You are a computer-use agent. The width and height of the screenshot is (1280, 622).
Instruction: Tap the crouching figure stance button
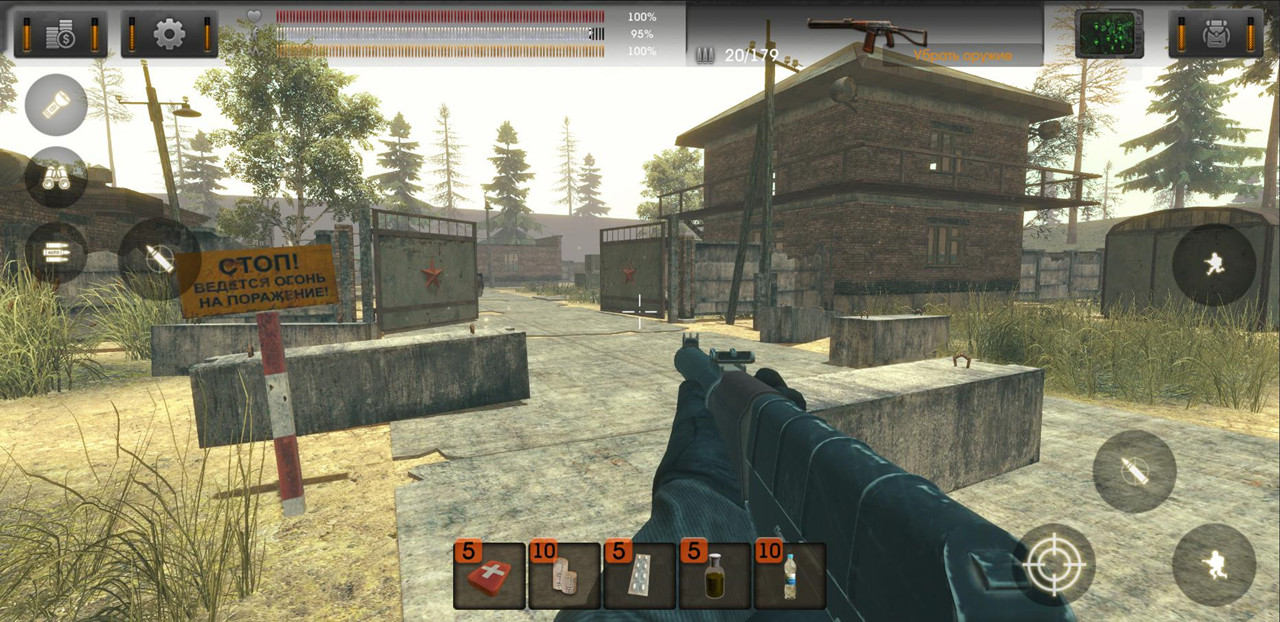coord(1214,565)
